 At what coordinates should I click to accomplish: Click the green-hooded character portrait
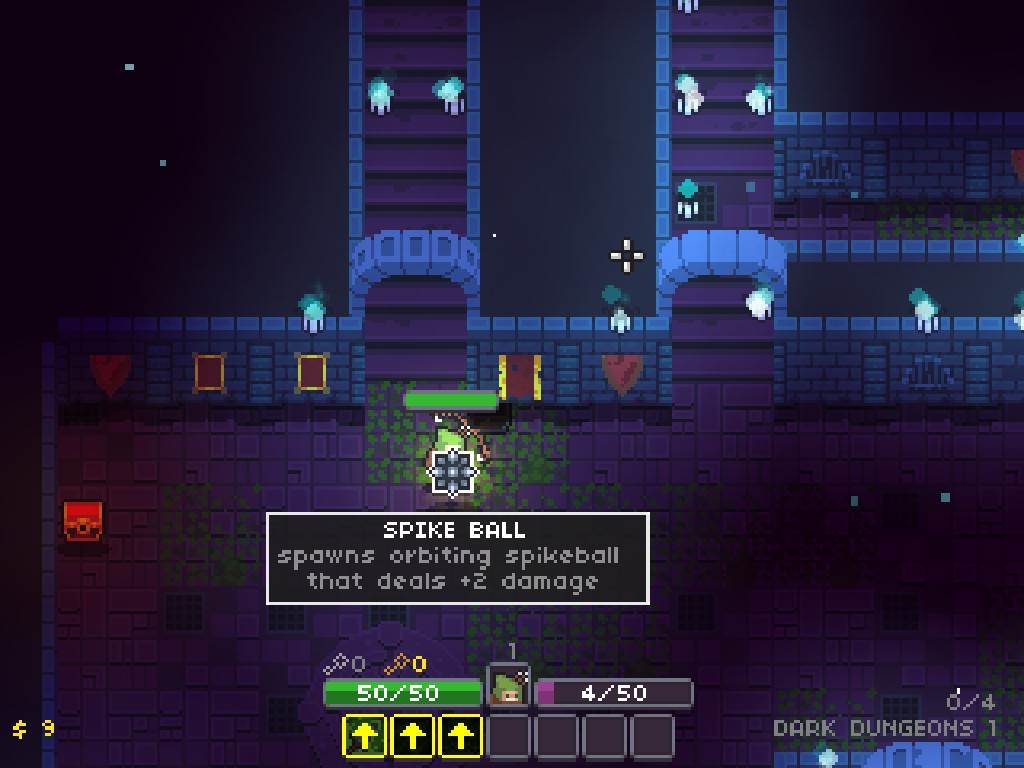[x=509, y=689]
